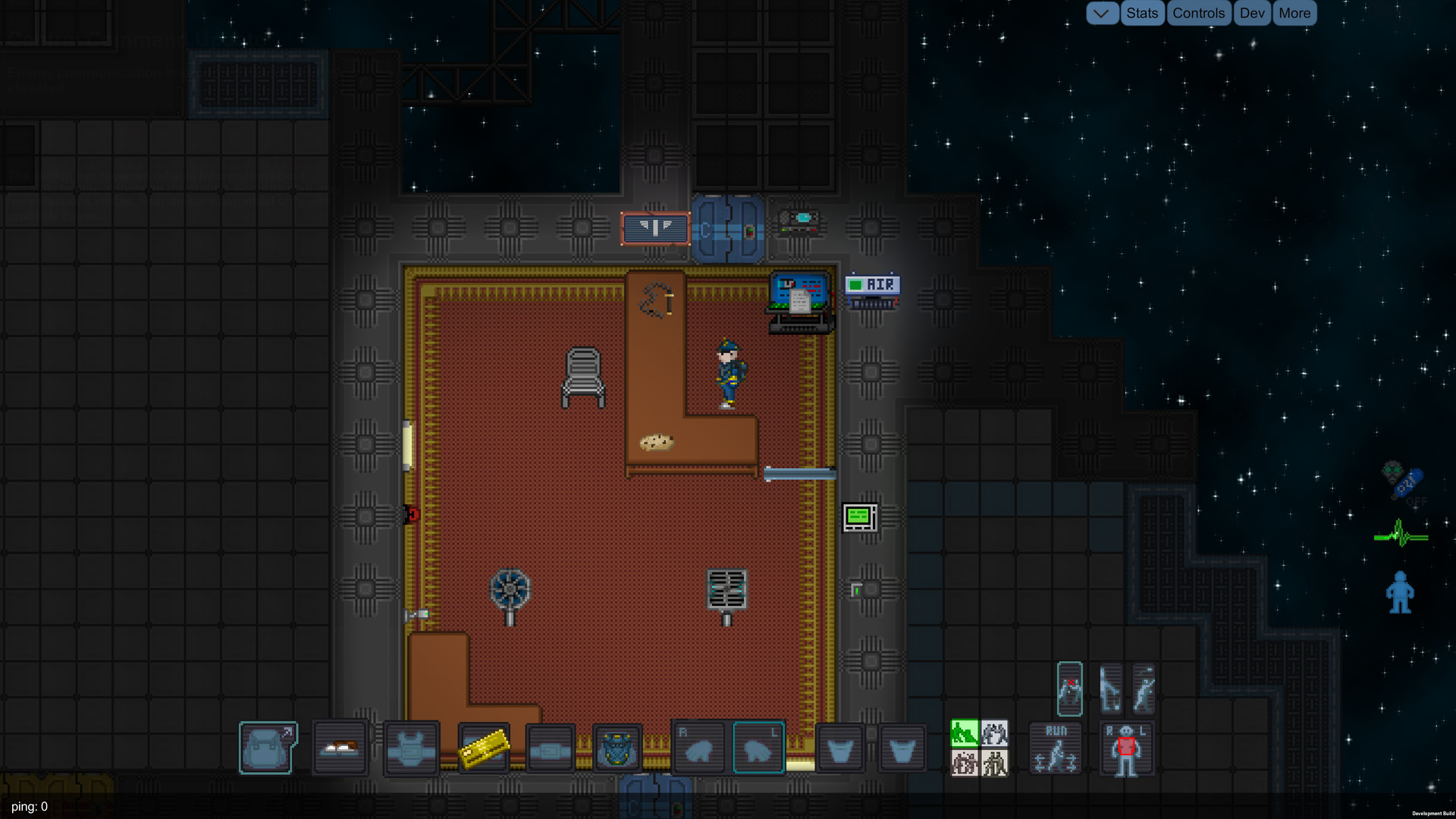Viewport: 1456px width, 819px height.
Task: Select the blue jumpsuit equipment slot
Action: [616, 748]
